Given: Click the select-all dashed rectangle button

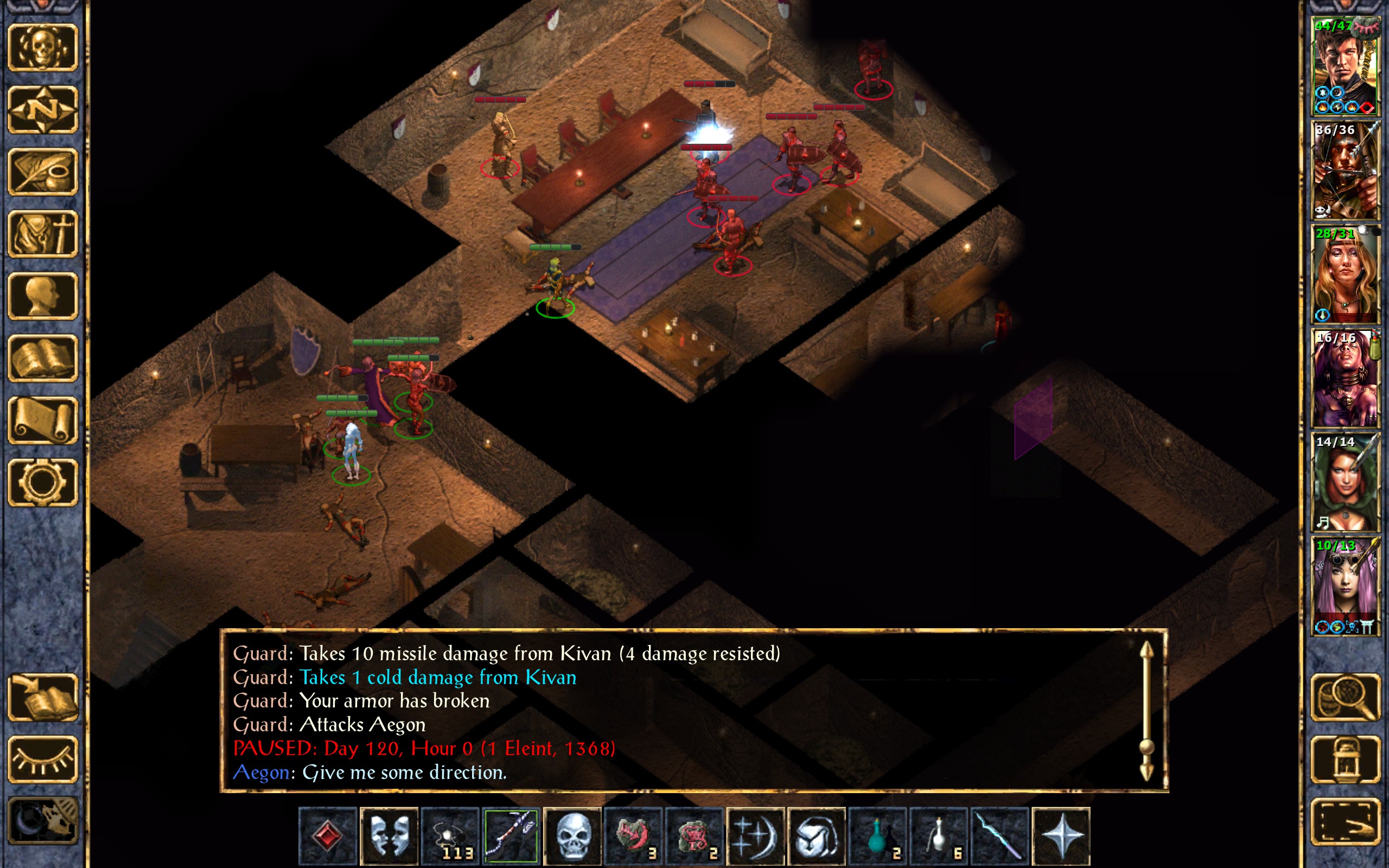Looking at the screenshot, I should [1345, 821].
